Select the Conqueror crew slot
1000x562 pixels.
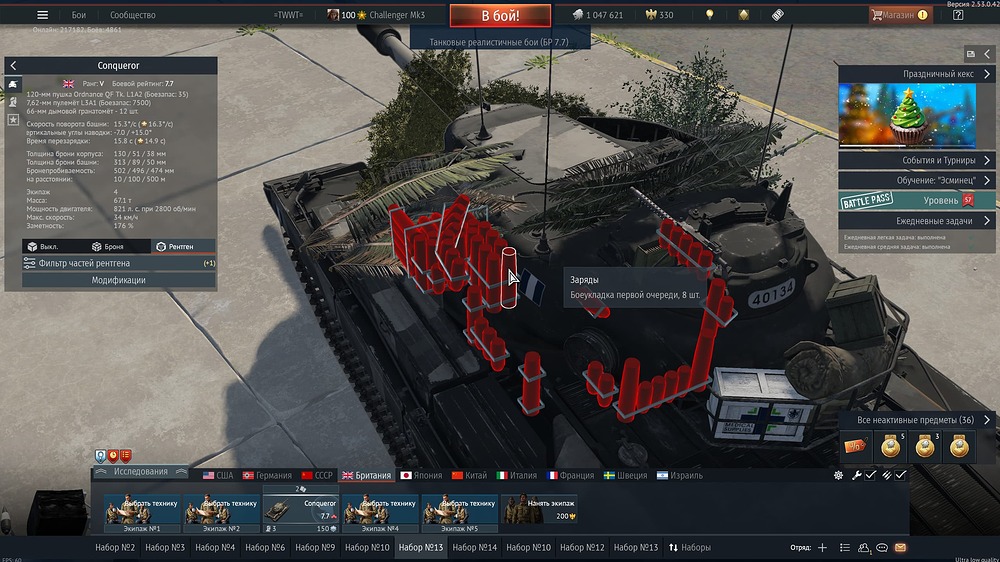[301, 510]
